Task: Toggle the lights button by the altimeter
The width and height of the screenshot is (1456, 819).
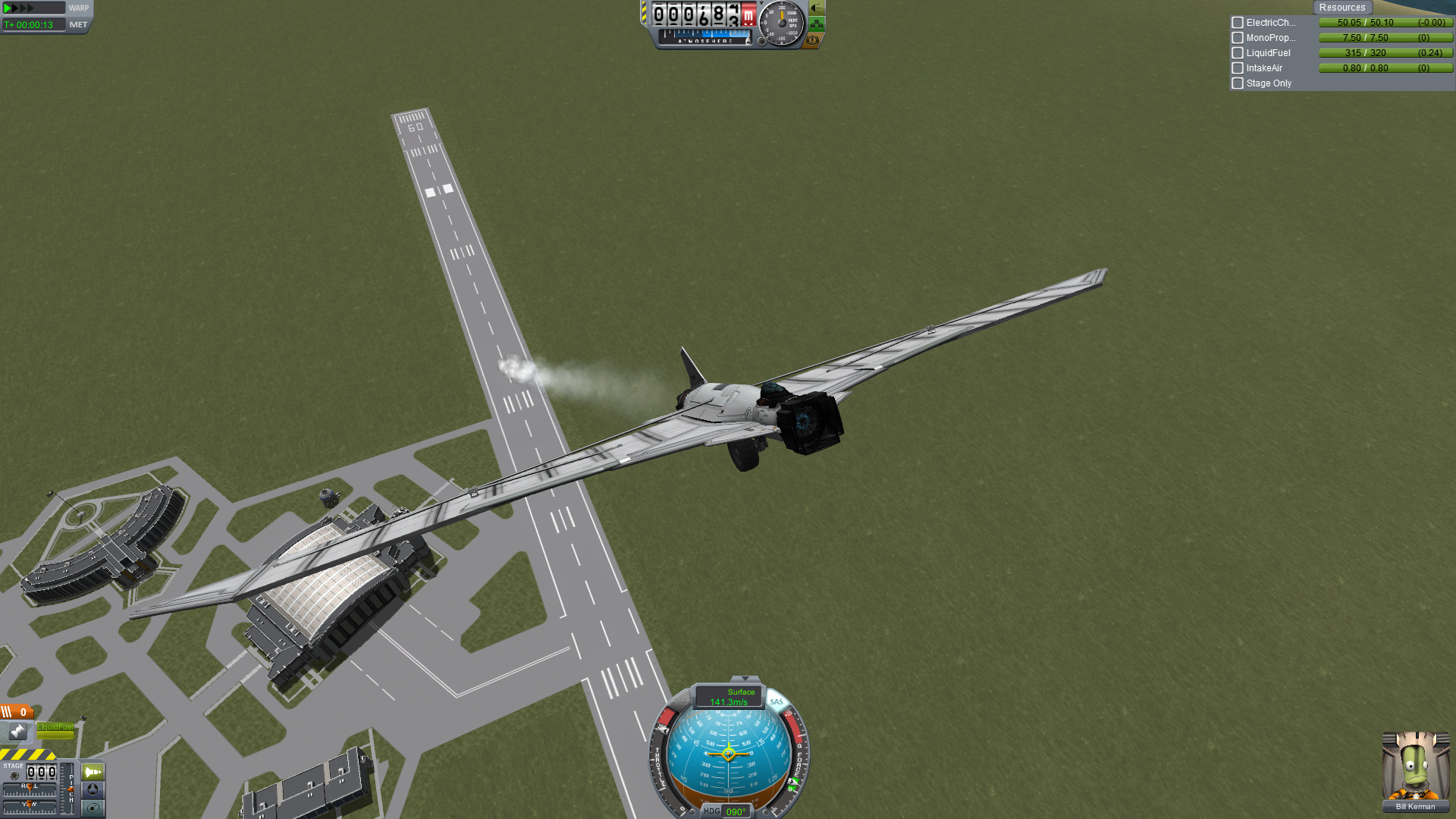Action: coord(817,8)
